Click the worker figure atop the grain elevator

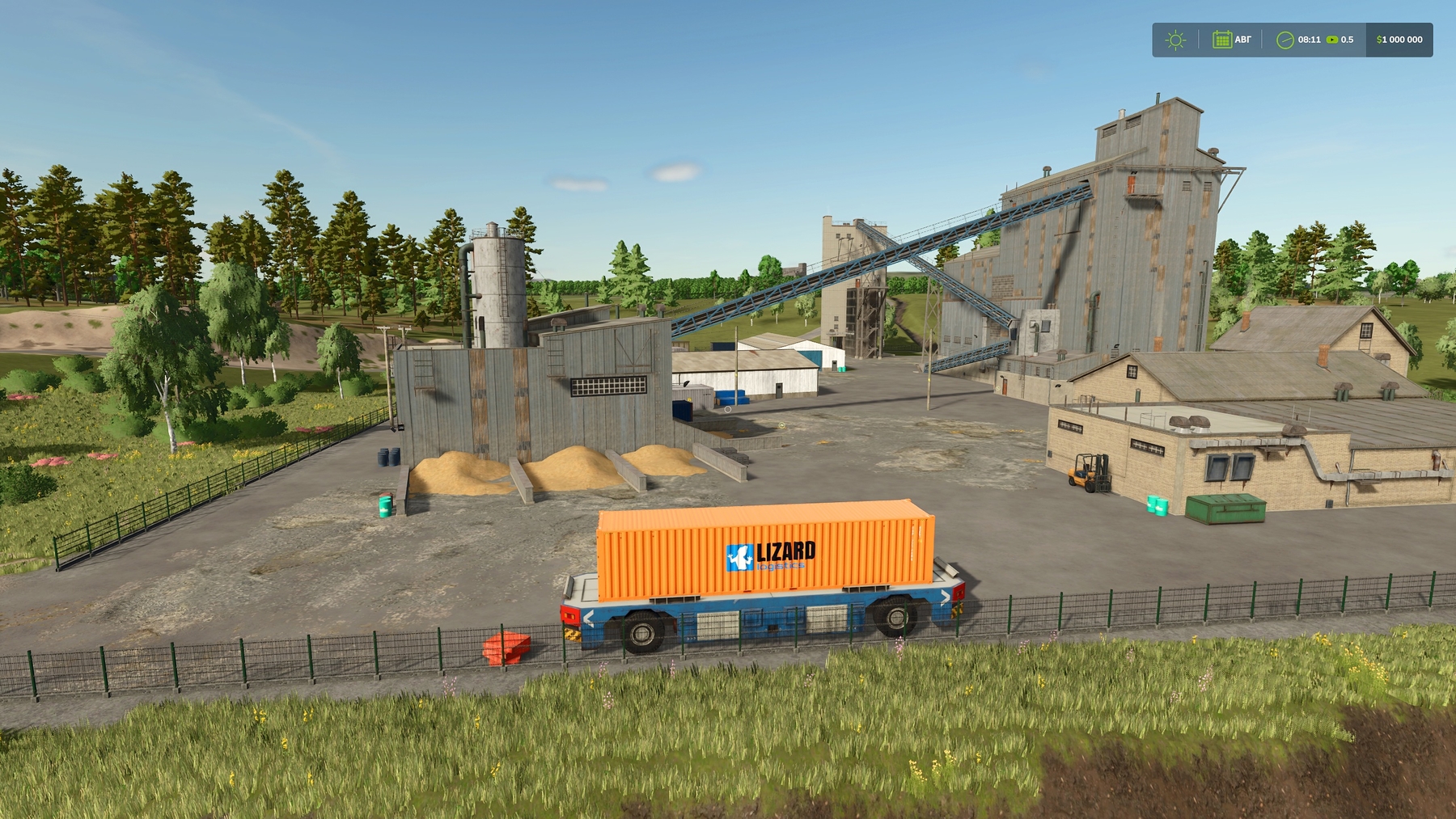coord(1132,184)
